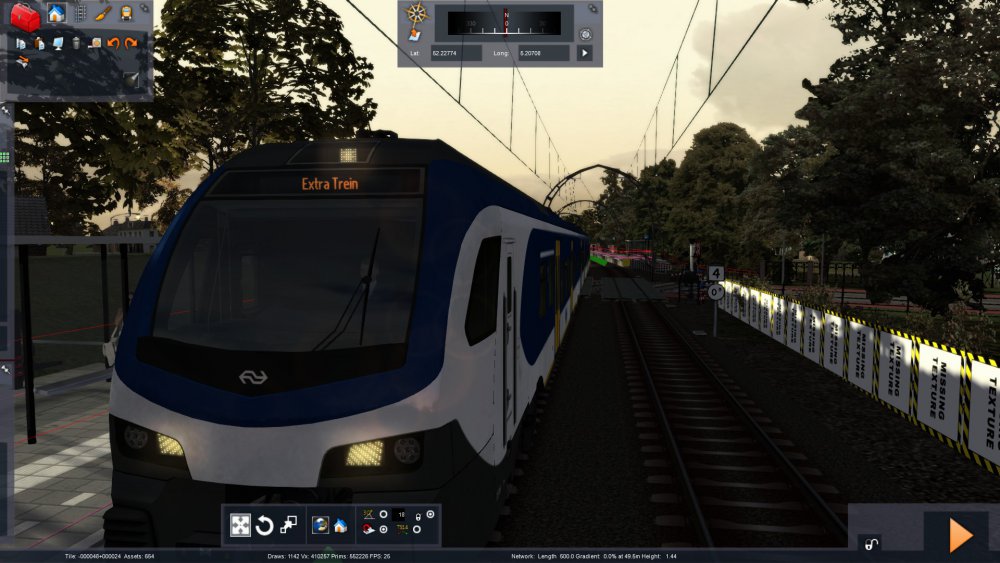Click the compass rose icon
Image resolution: width=1000 pixels, height=563 pixels.
coord(417,14)
